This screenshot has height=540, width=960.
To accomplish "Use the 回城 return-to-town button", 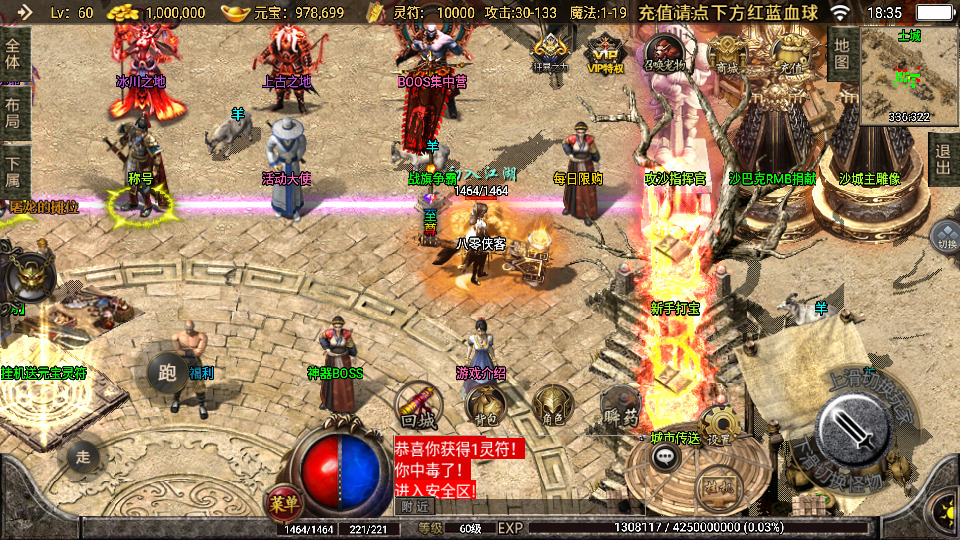I will pyautogui.click(x=419, y=404).
